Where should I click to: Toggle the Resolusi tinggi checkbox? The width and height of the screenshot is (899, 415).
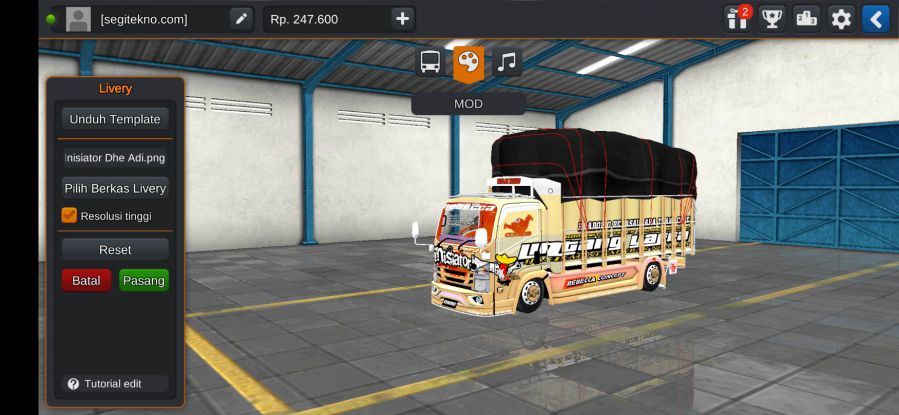pos(70,215)
